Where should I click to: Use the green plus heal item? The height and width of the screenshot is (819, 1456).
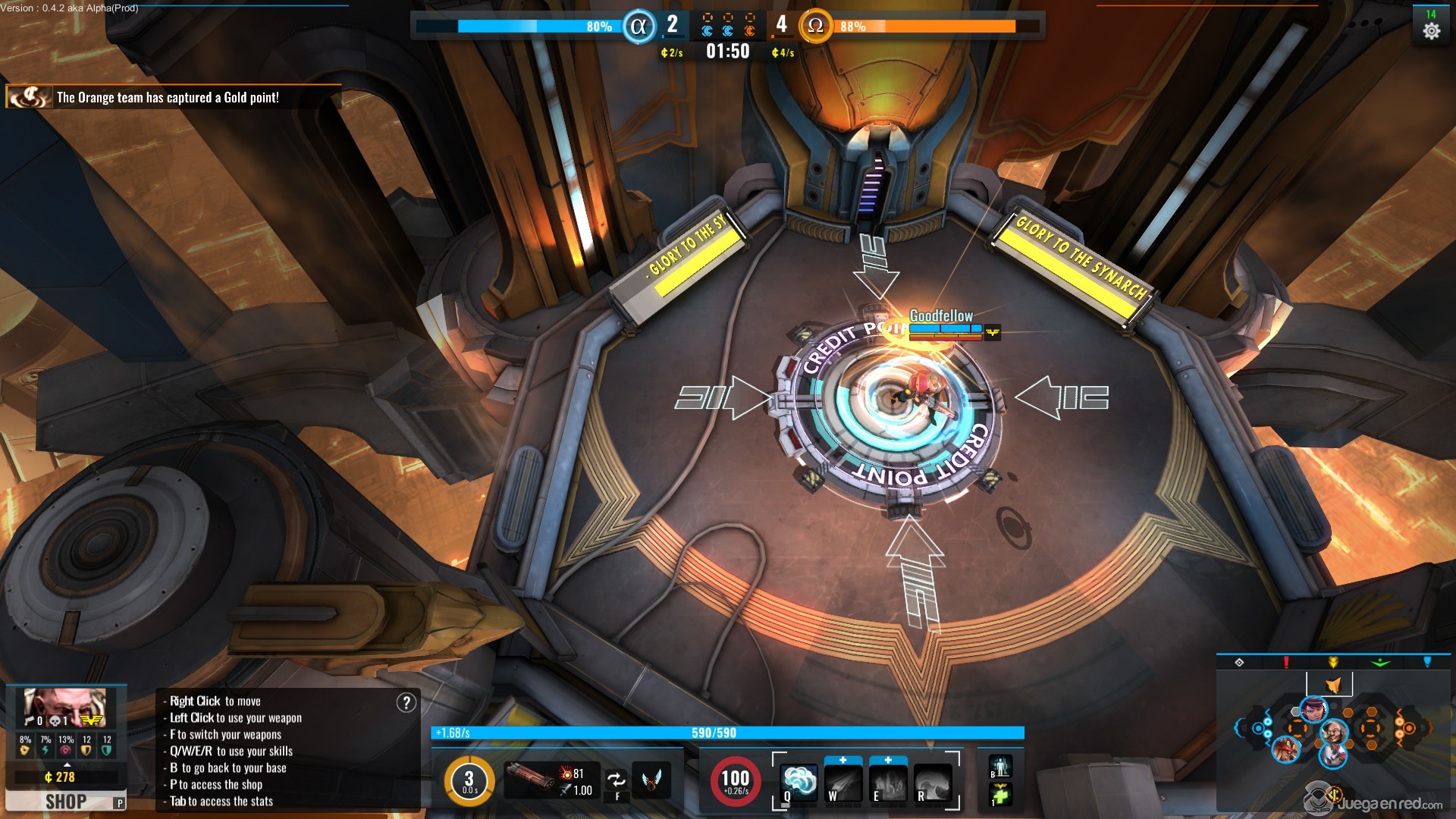[x=999, y=795]
